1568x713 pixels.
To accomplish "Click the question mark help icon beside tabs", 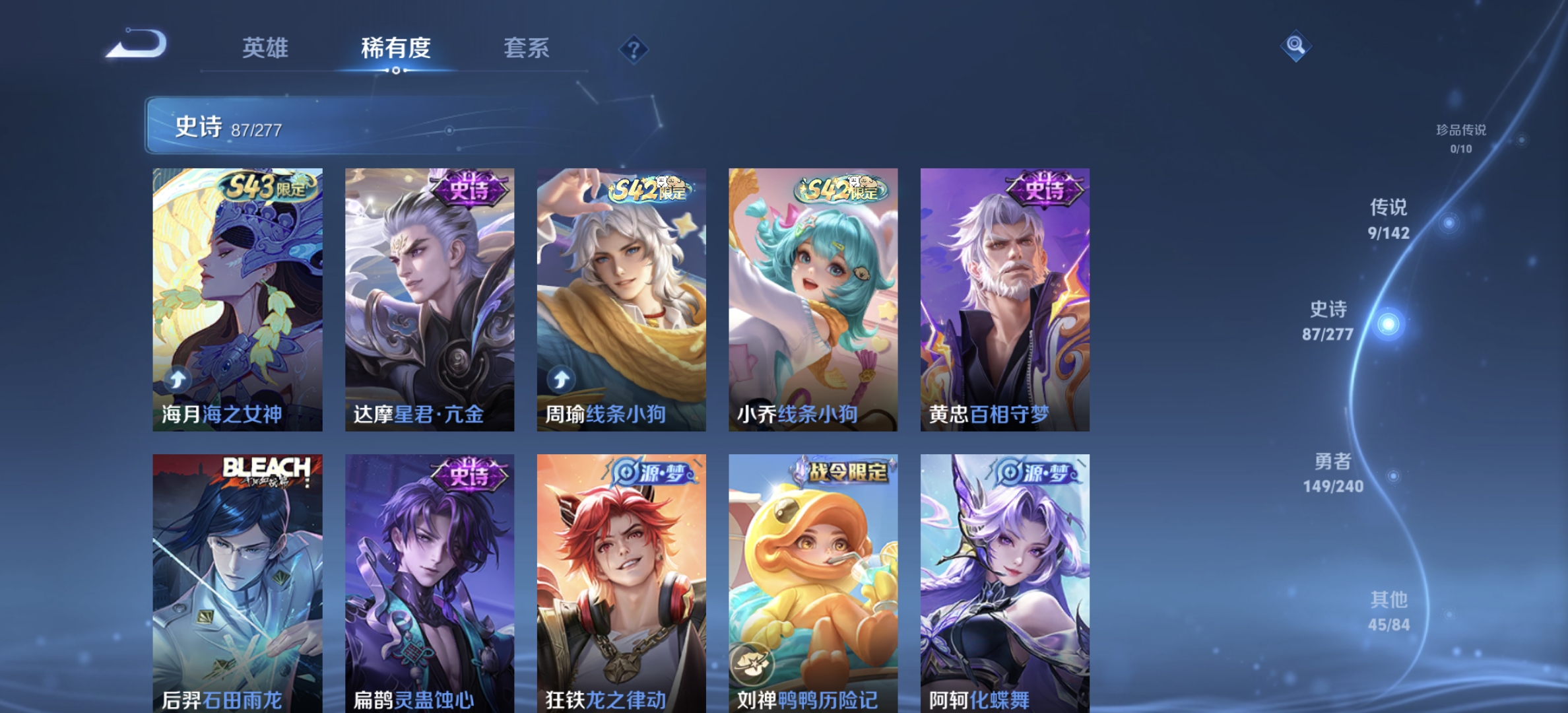I will [x=633, y=48].
